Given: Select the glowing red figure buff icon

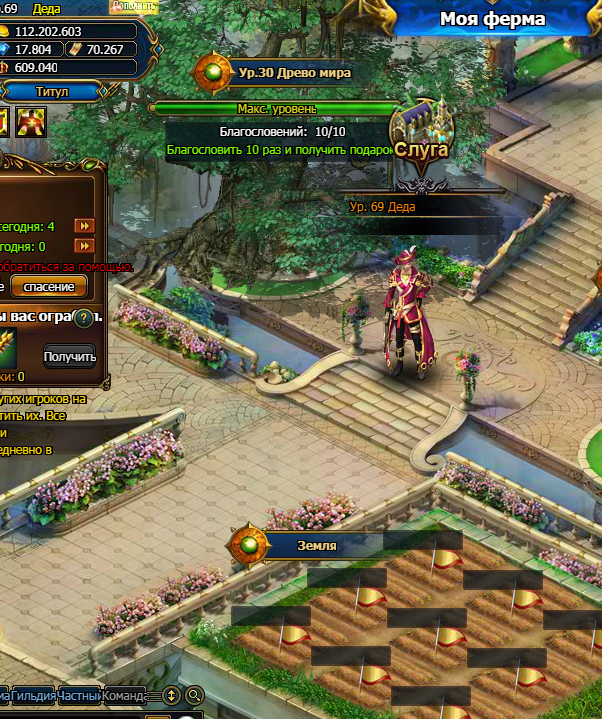Looking at the screenshot, I should (x=31, y=123).
